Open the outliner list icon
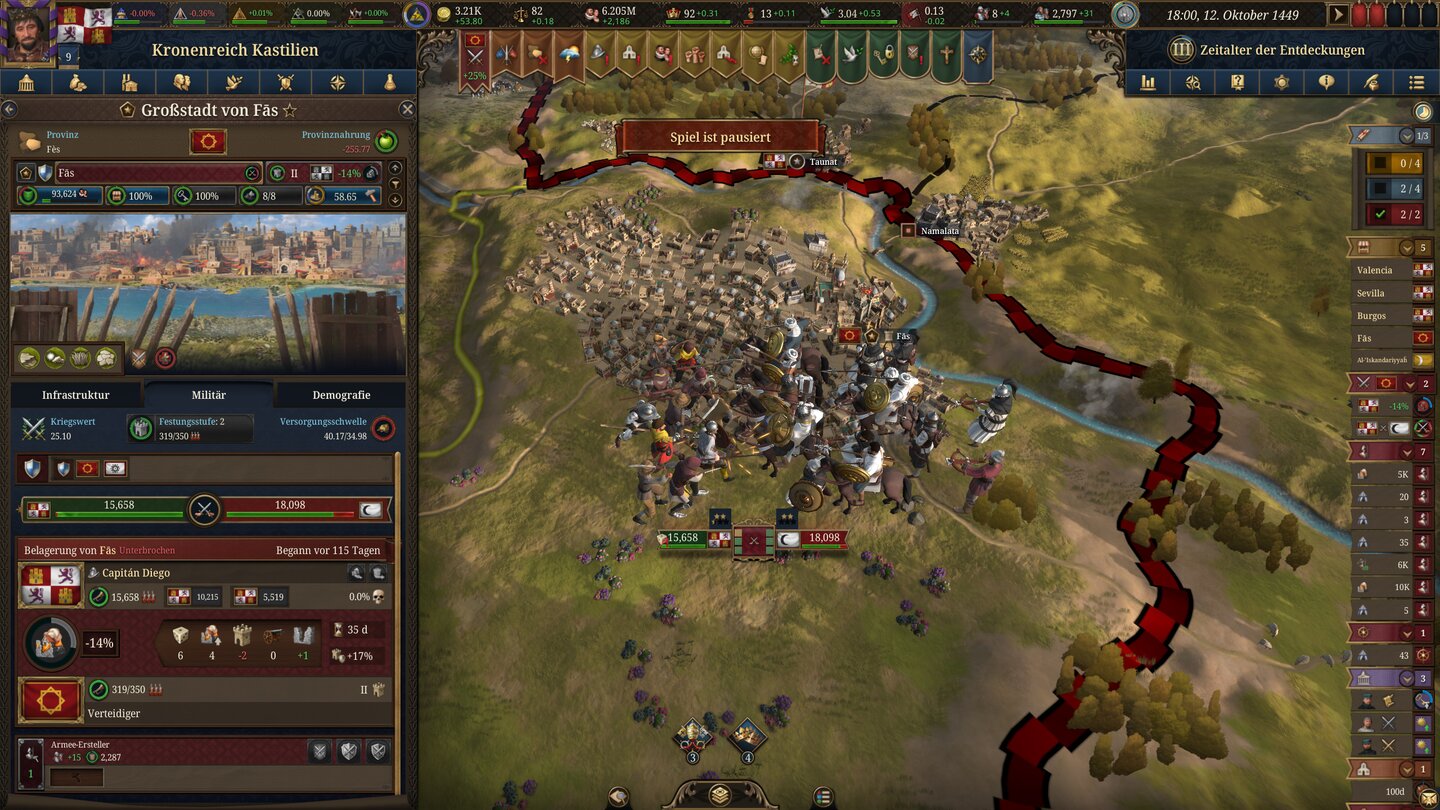This screenshot has width=1440, height=810. pos(1416,82)
